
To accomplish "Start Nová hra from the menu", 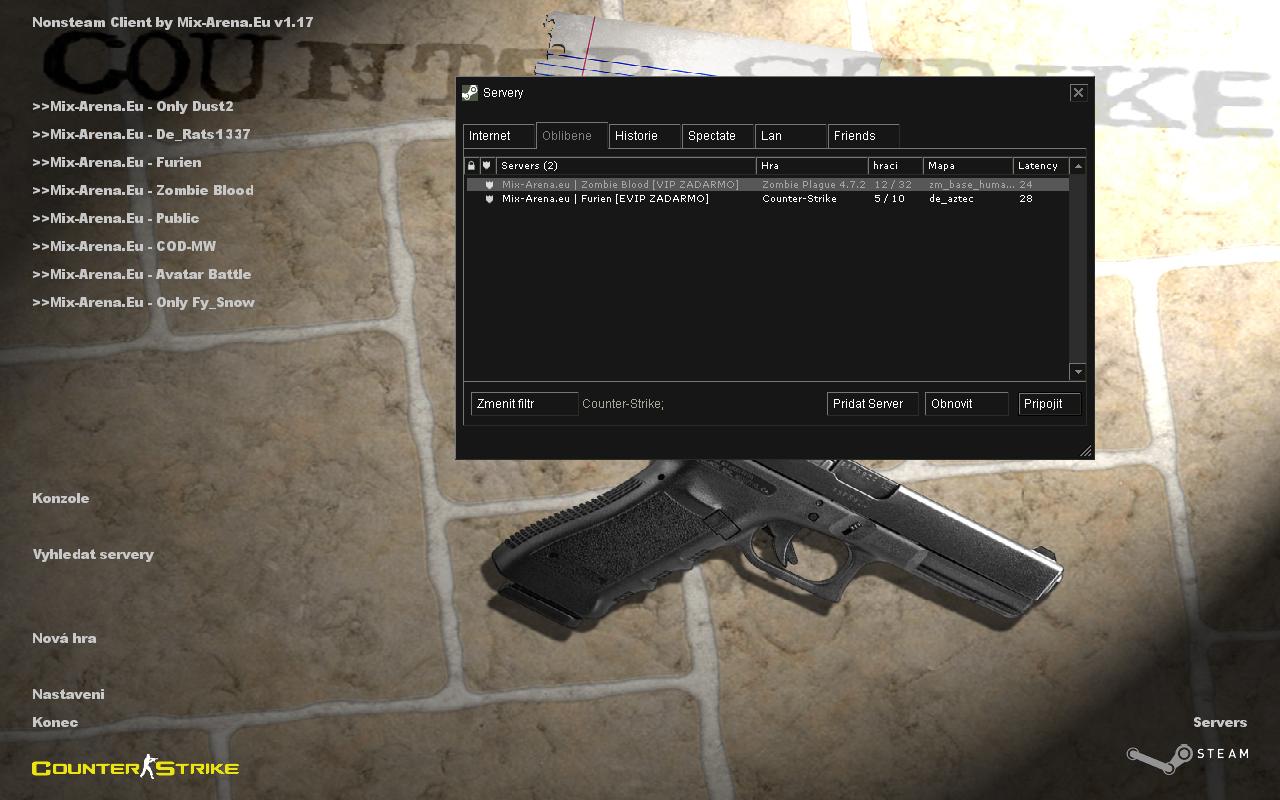I will 64,638.
